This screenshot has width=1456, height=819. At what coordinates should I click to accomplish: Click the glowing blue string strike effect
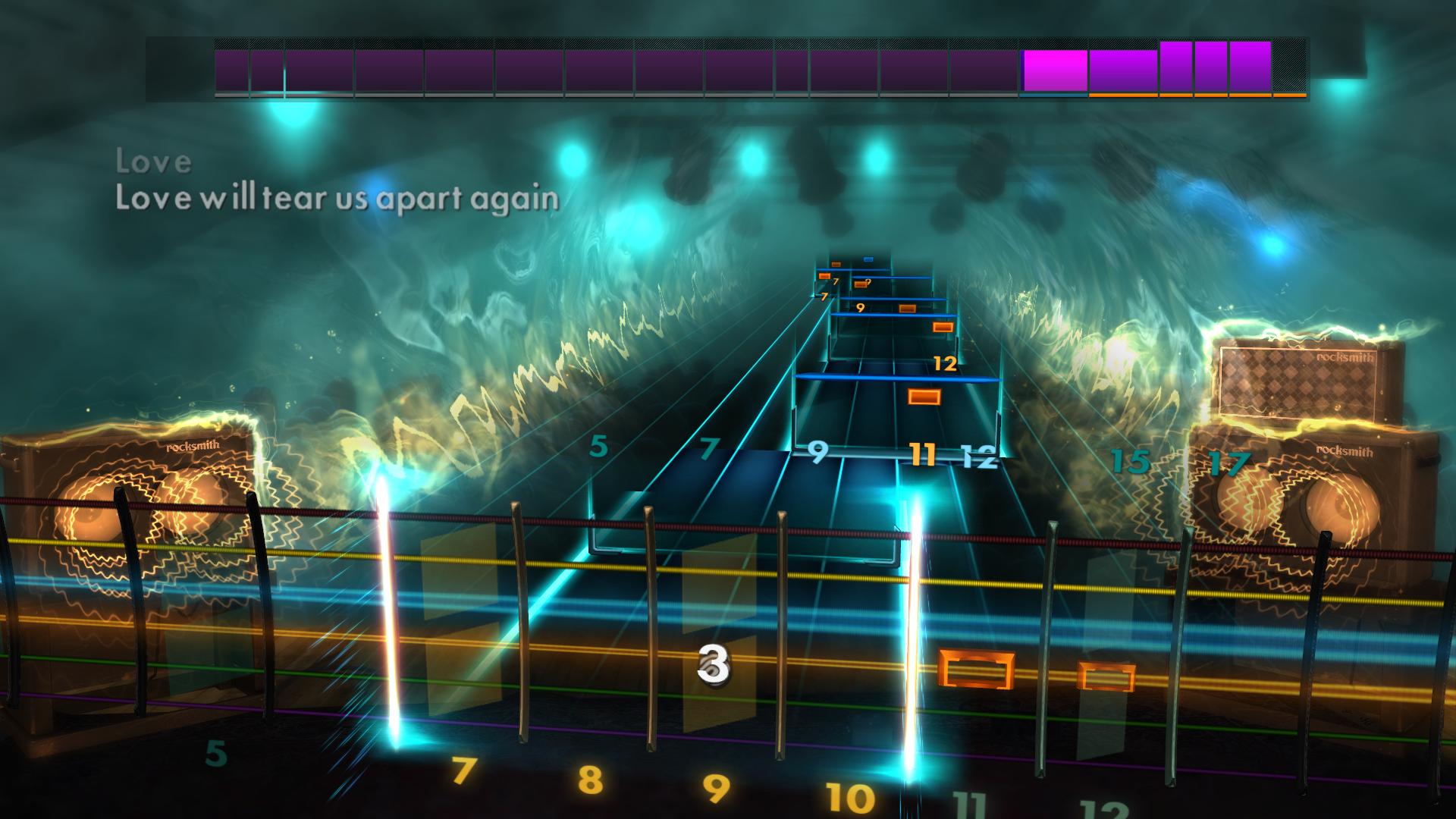tap(915, 607)
